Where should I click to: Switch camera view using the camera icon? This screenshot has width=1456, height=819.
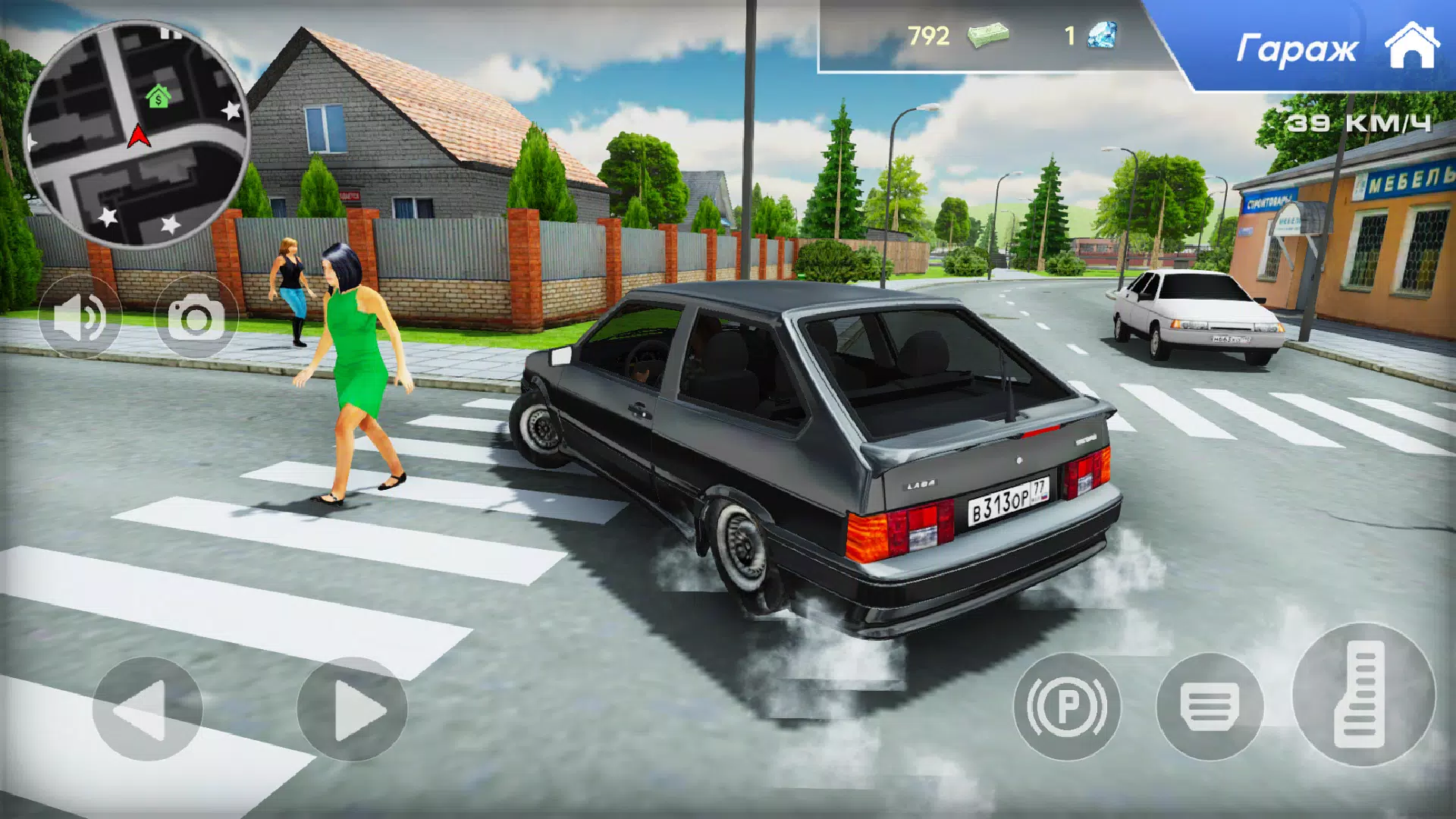196,318
